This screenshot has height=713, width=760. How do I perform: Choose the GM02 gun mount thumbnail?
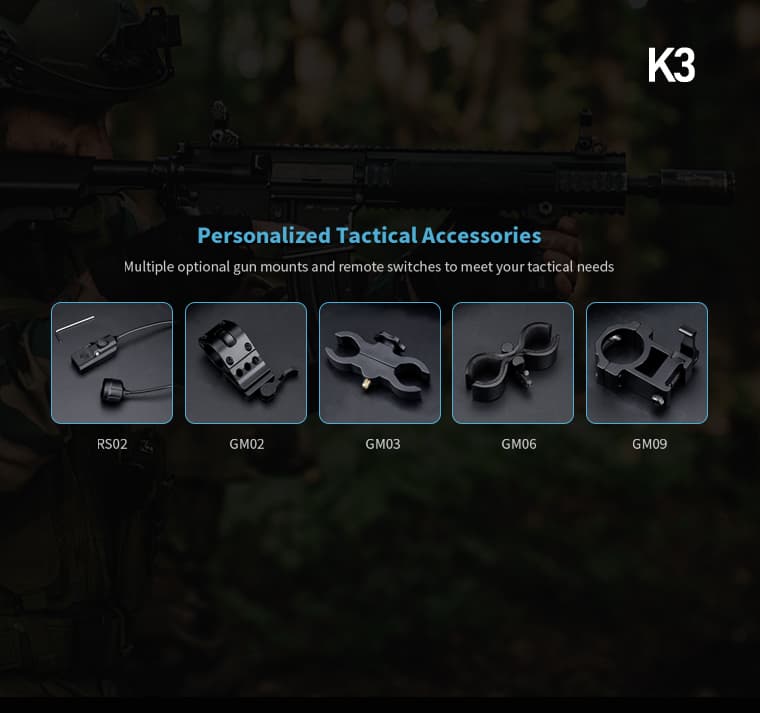point(246,363)
